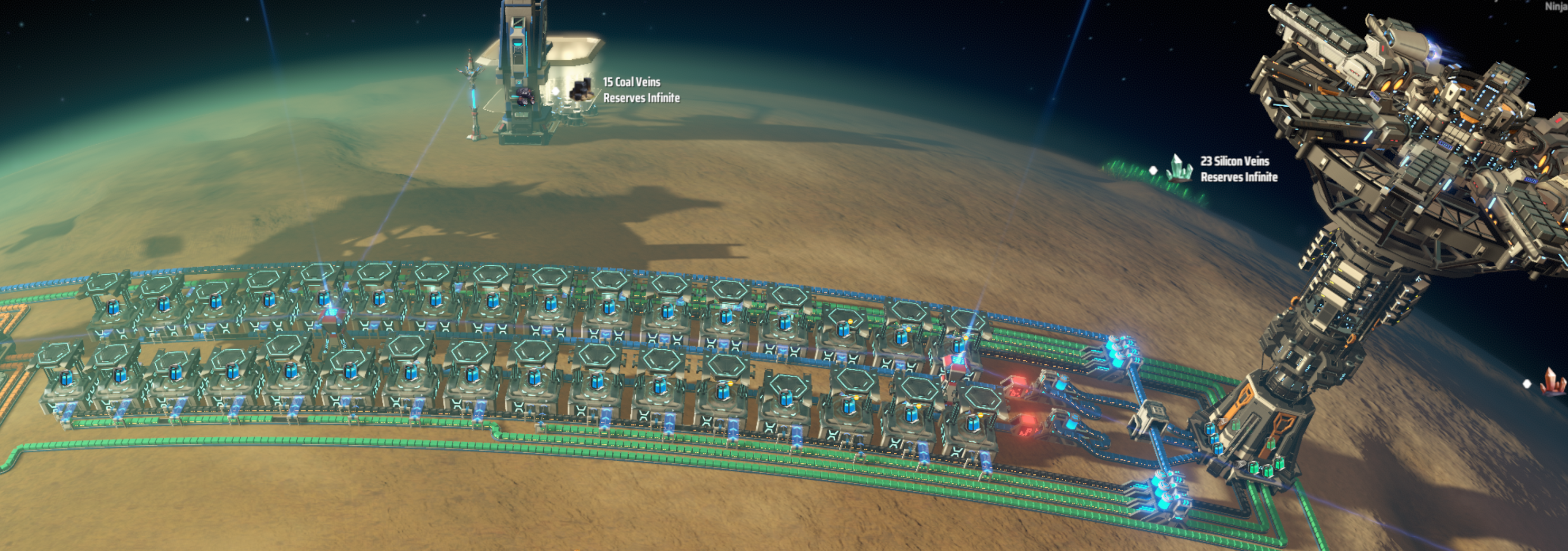Select the Coal Veins resource marker icon

(x=581, y=90)
